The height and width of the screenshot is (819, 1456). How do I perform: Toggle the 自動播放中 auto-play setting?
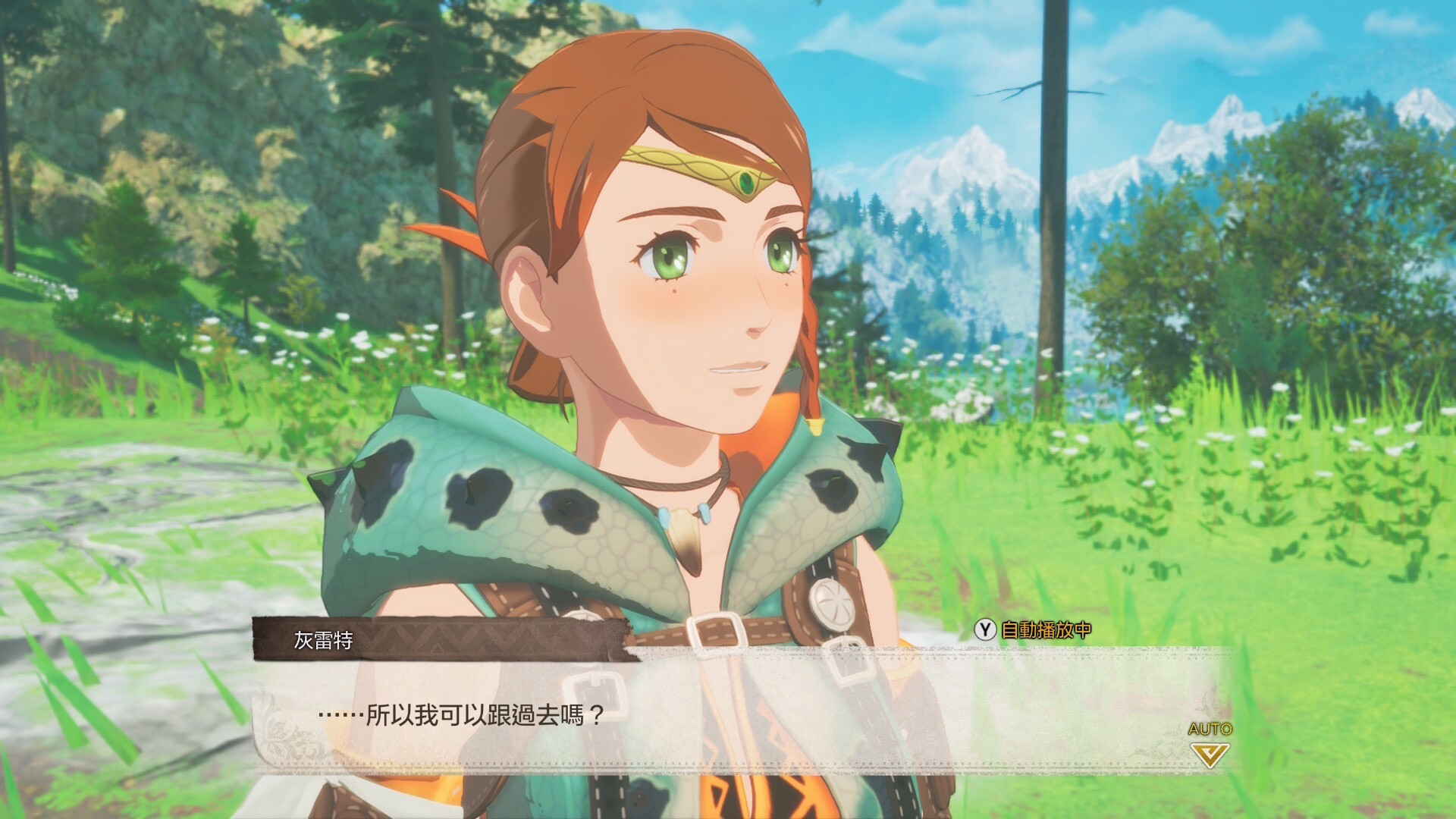(x=1034, y=629)
